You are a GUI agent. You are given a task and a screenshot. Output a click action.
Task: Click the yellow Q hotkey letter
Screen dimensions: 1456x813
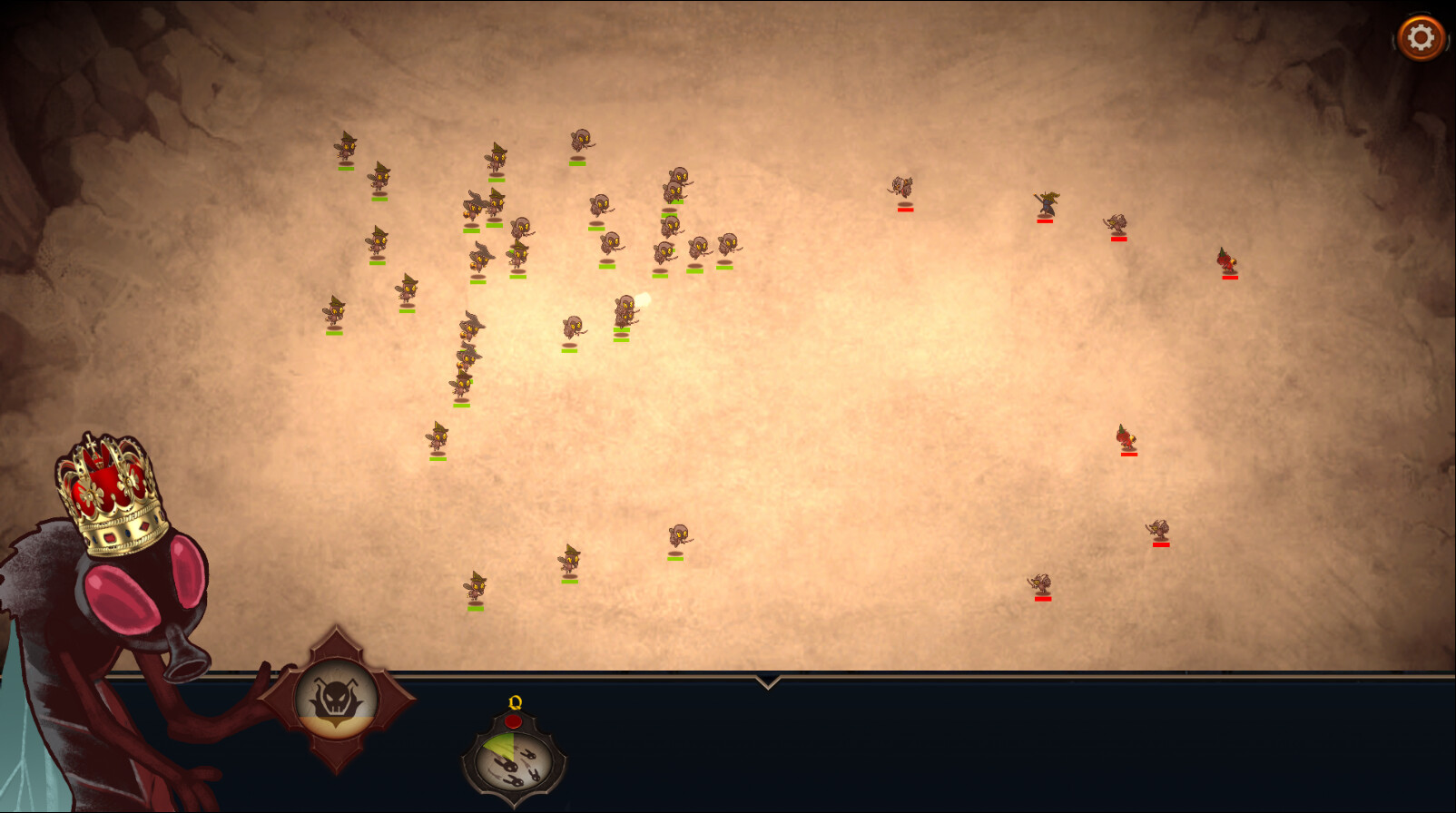(513, 700)
